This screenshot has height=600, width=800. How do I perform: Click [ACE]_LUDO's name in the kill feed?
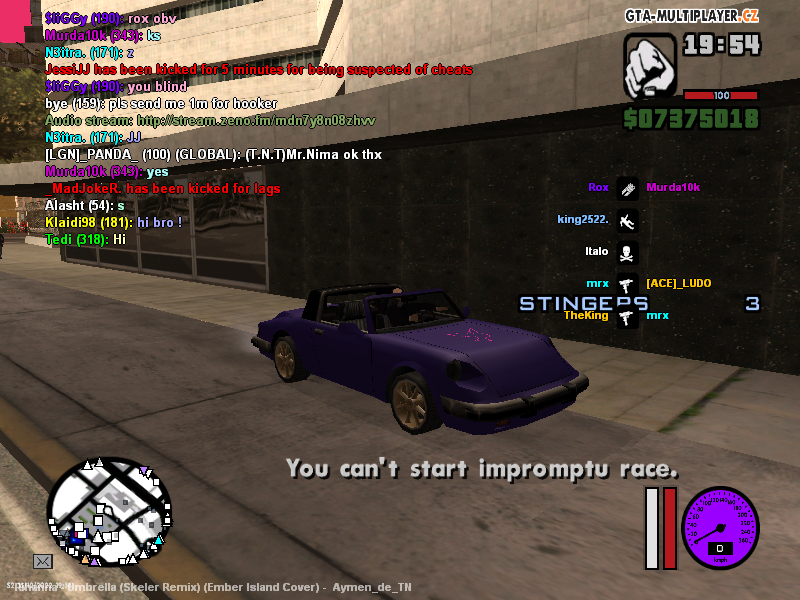(678, 284)
